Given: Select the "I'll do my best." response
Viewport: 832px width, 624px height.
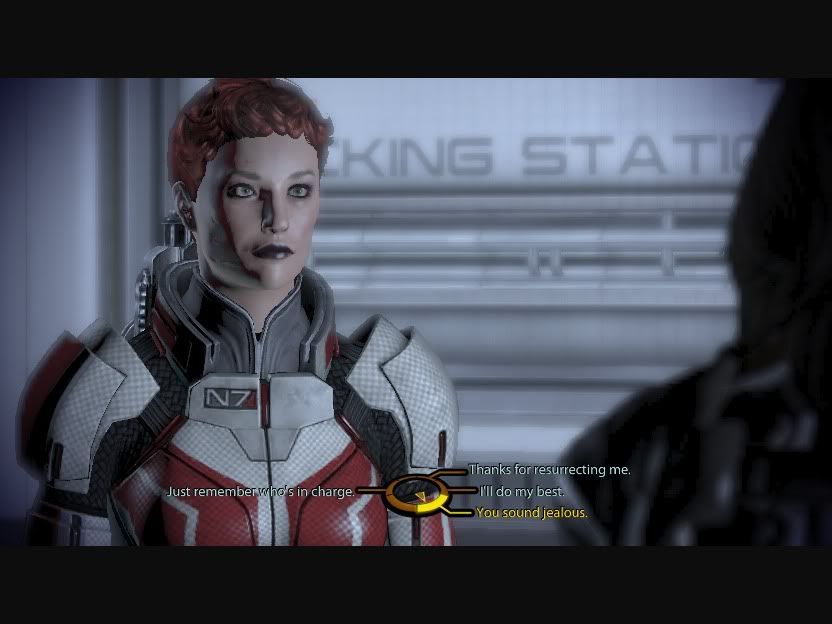Looking at the screenshot, I should pos(521,492).
